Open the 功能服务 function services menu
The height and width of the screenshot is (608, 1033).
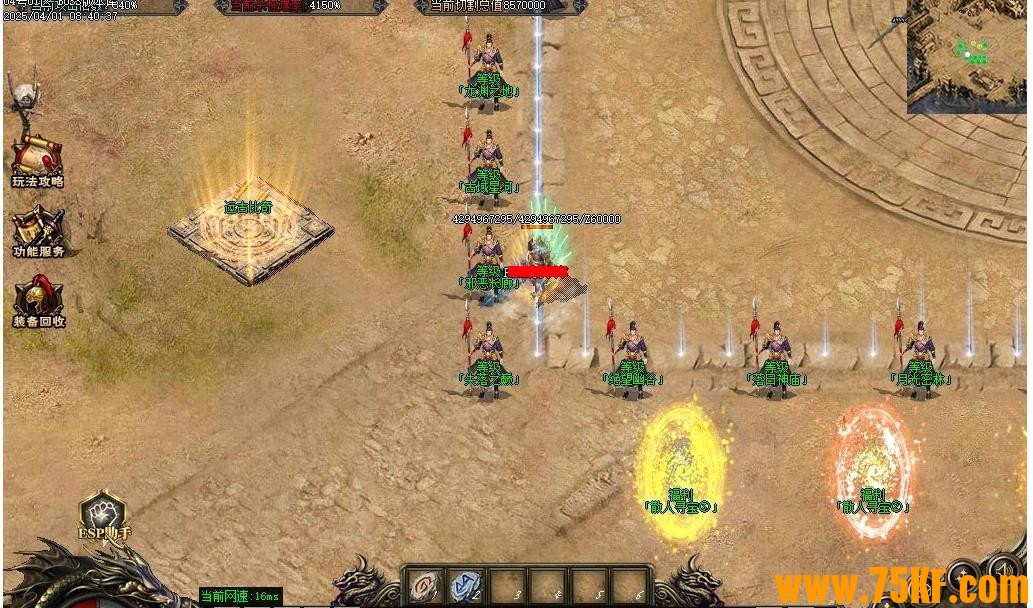tap(38, 229)
